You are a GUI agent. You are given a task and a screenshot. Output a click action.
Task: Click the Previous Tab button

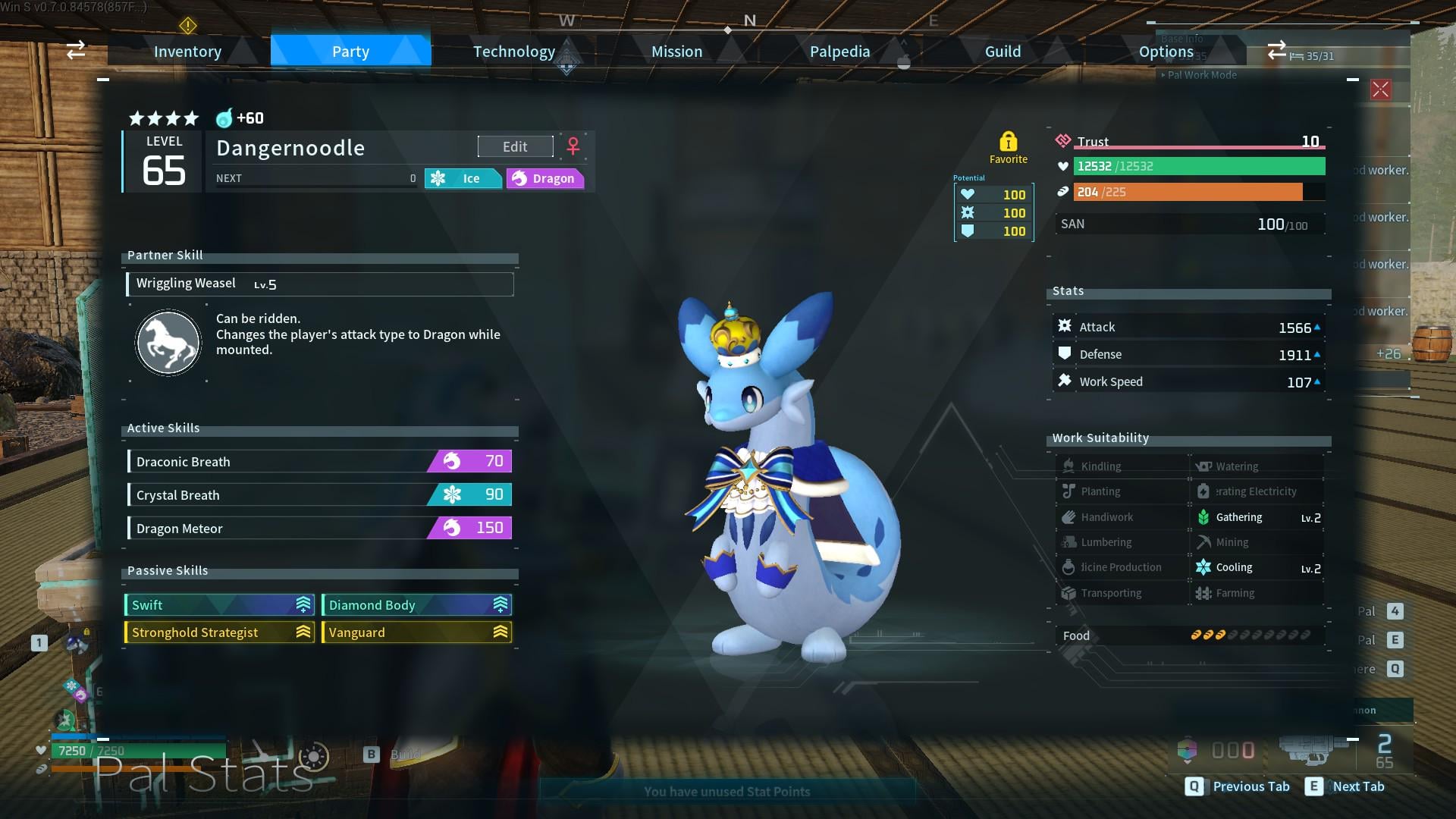1238,786
